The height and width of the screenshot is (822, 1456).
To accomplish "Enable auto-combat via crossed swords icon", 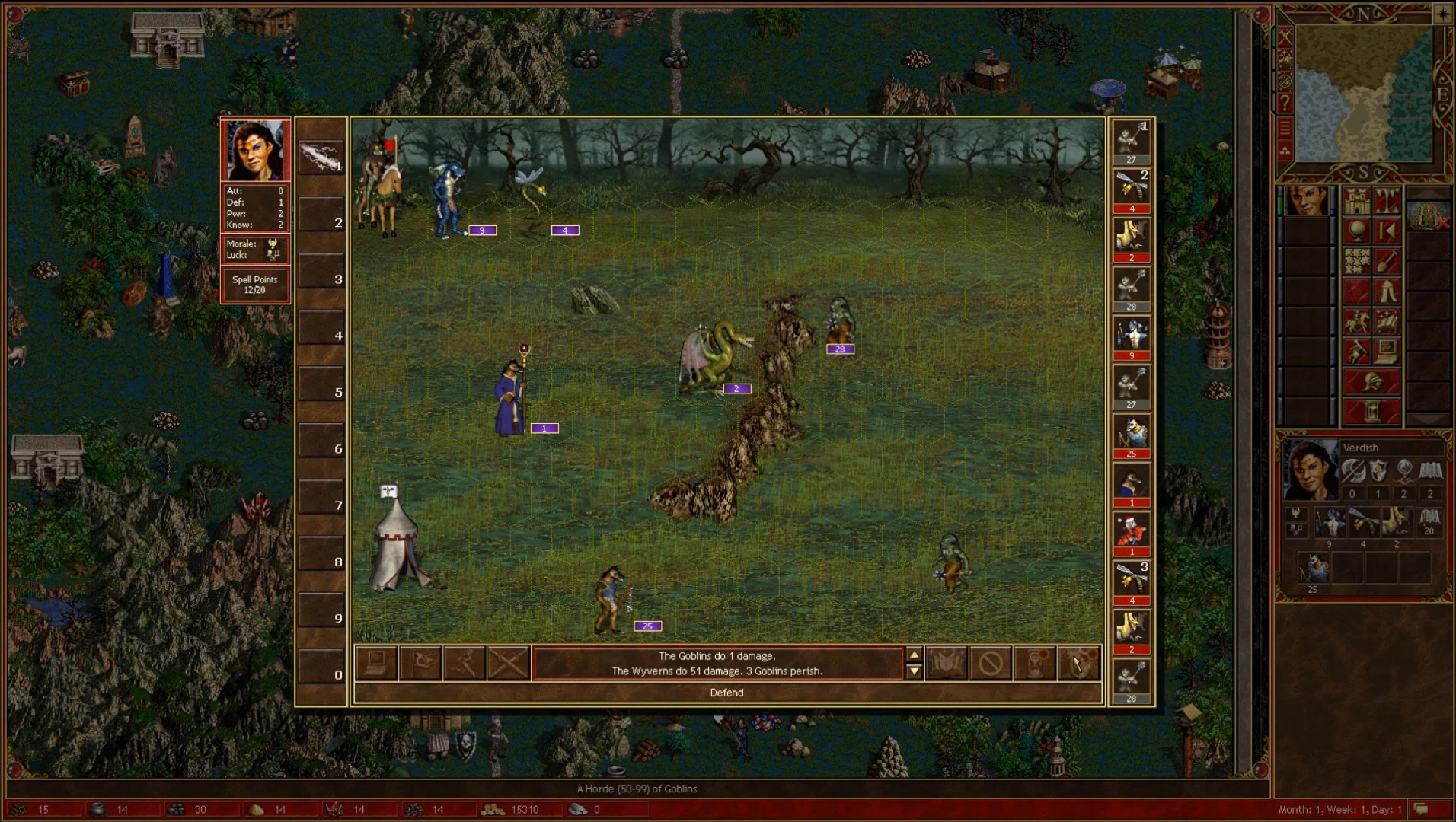I will (508, 663).
